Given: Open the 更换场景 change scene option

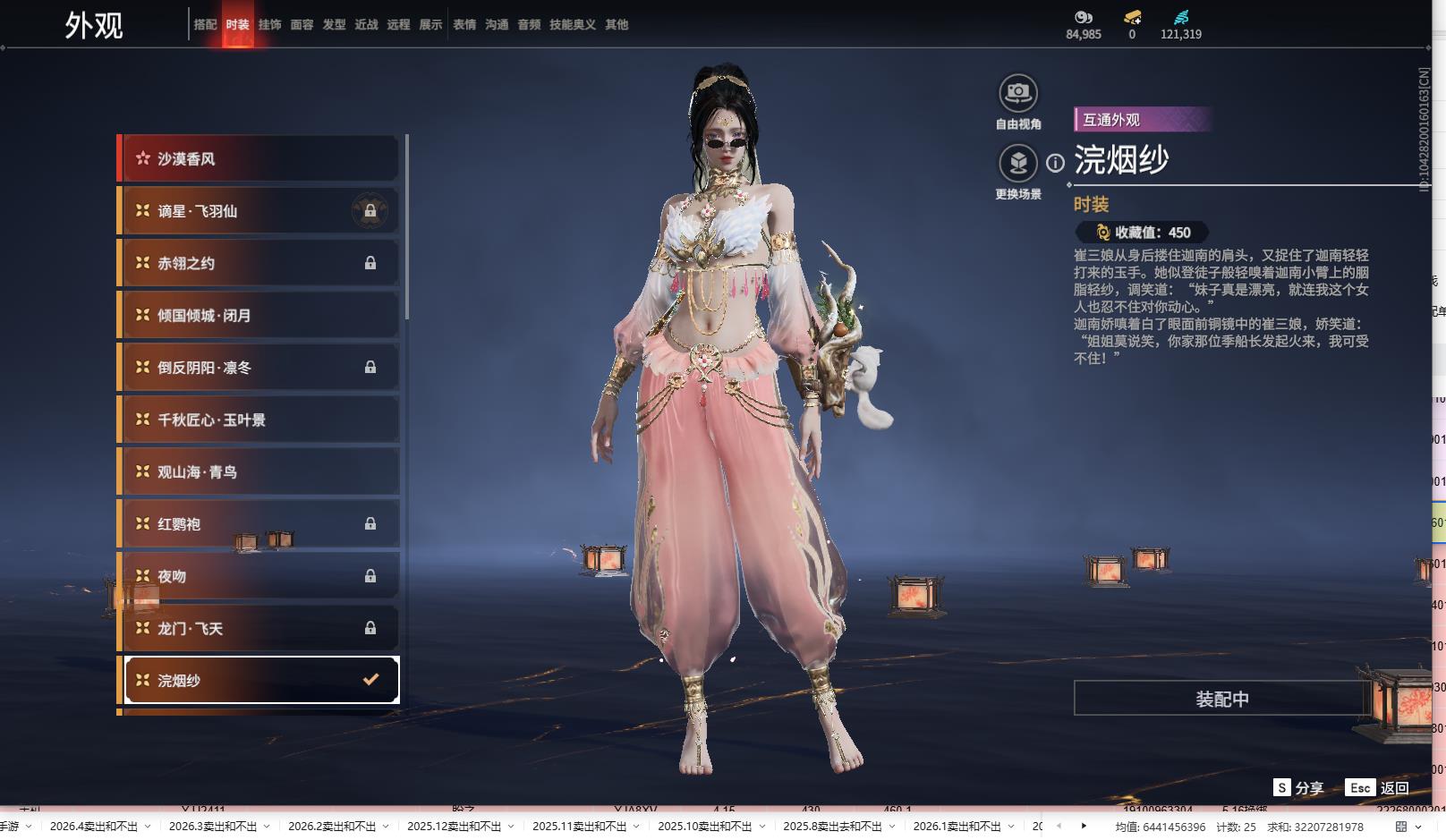Looking at the screenshot, I should pos(1017,163).
